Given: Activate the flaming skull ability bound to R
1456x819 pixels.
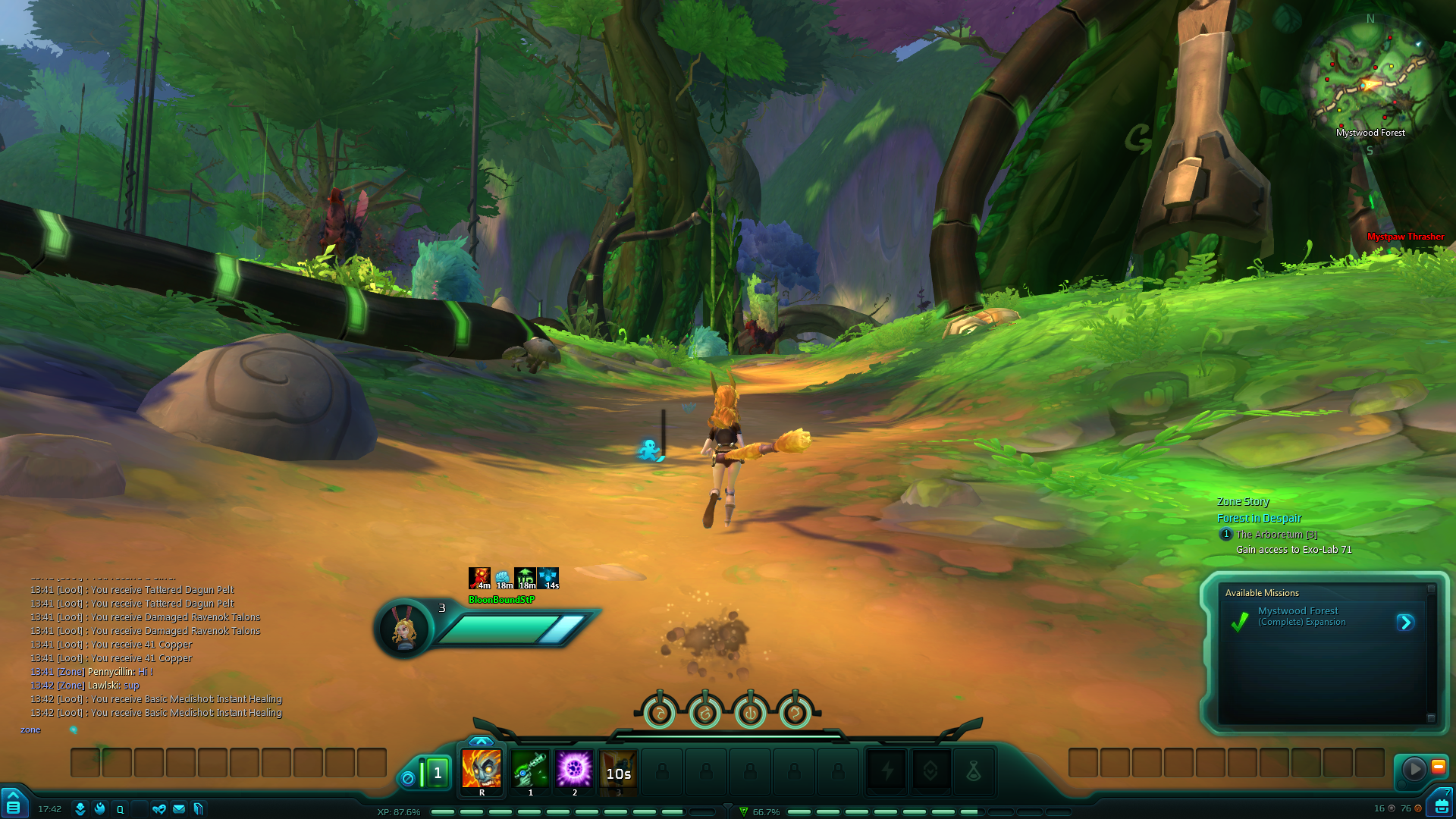Looking at the screenshot, I should [x=482, y=770].
